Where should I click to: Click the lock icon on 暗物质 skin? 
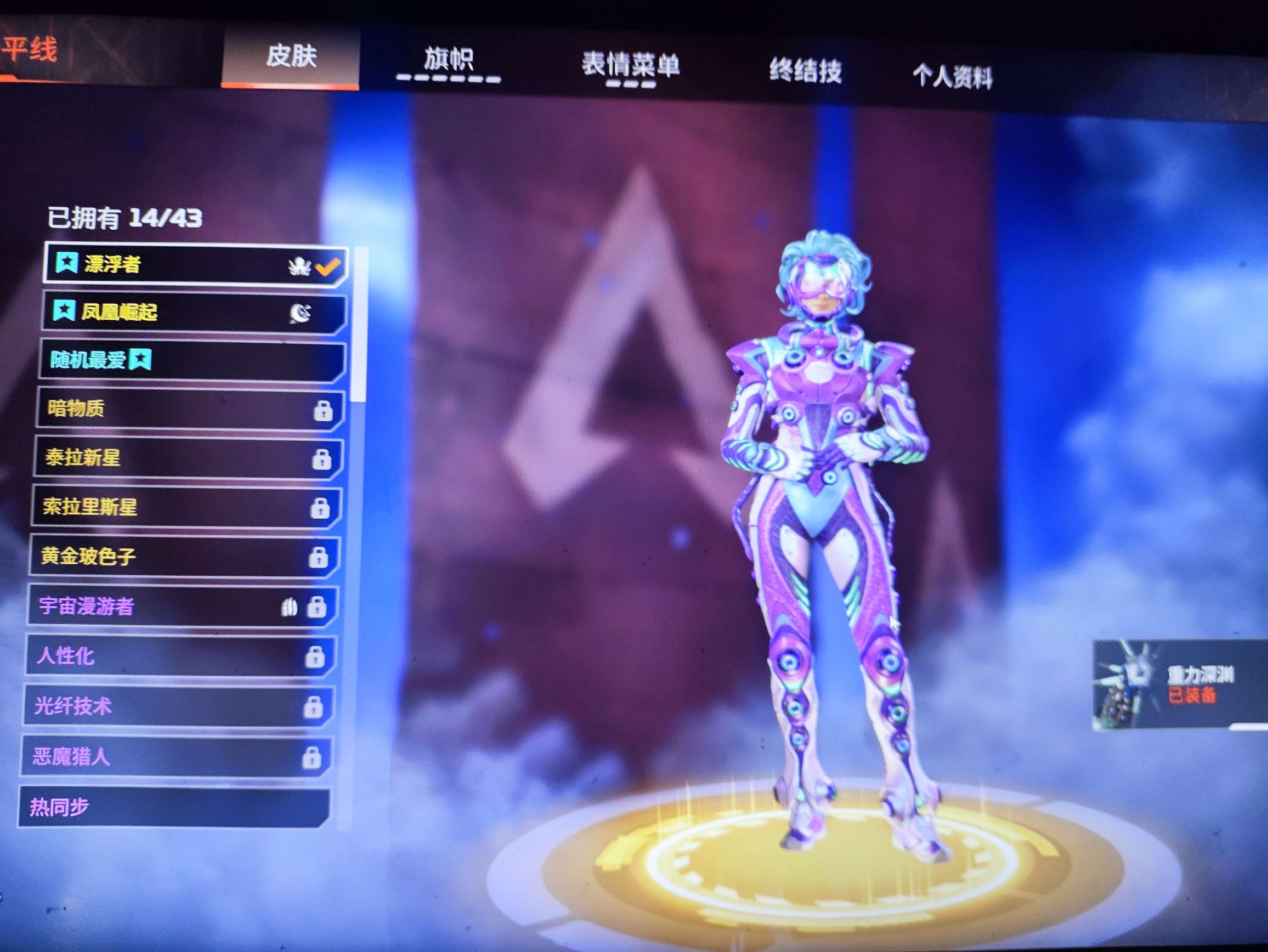click(324, 410)
